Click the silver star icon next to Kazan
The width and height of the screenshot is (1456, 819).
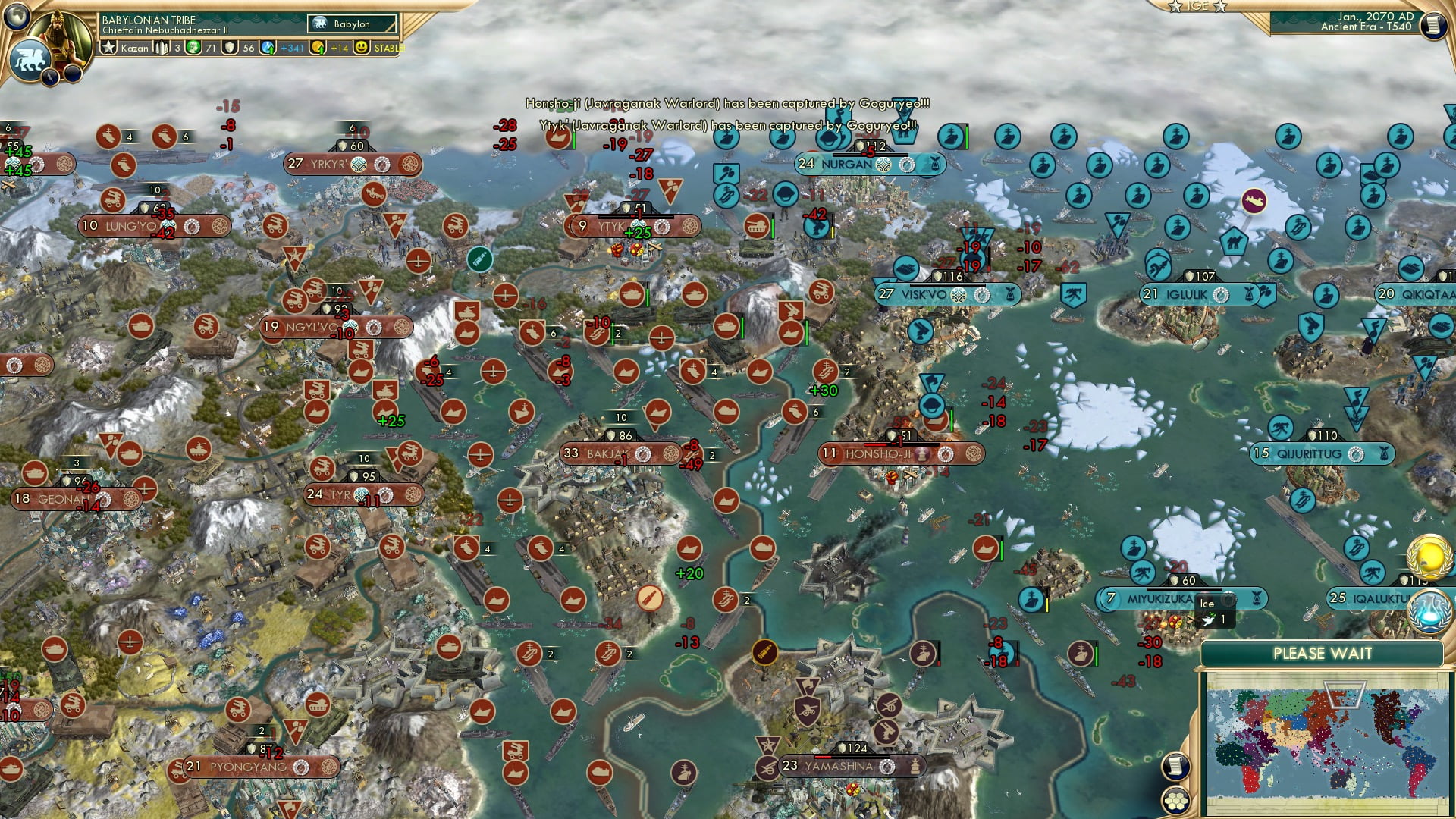click(108, 47)
